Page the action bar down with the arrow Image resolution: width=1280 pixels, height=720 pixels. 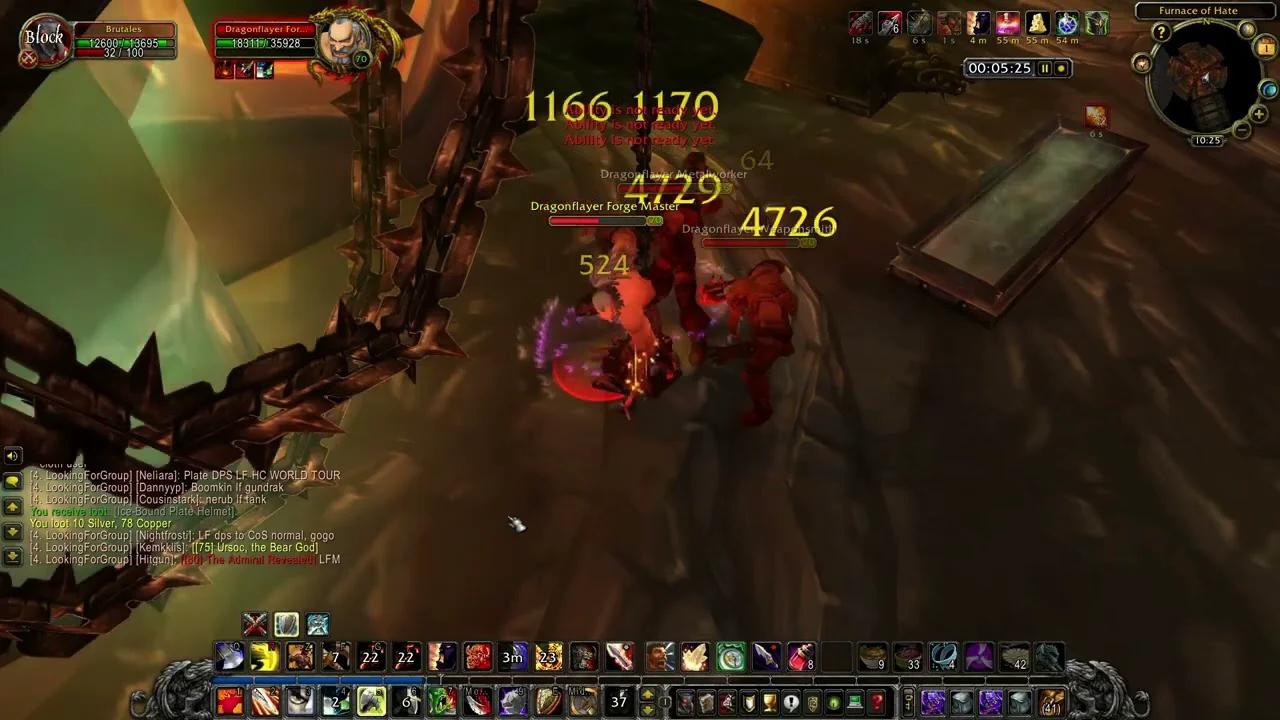646,708
